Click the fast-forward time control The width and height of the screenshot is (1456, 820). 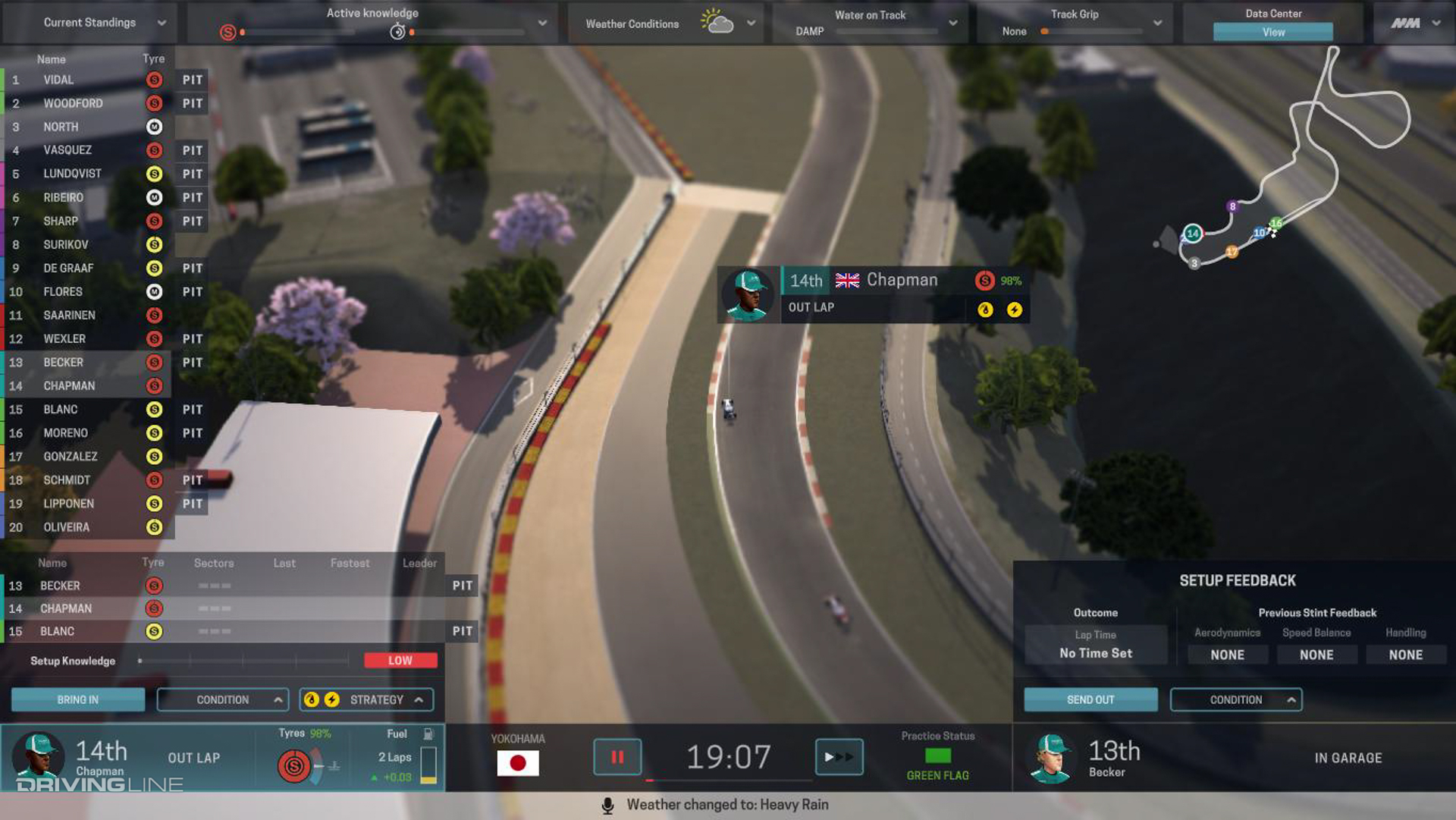(839, 757)
